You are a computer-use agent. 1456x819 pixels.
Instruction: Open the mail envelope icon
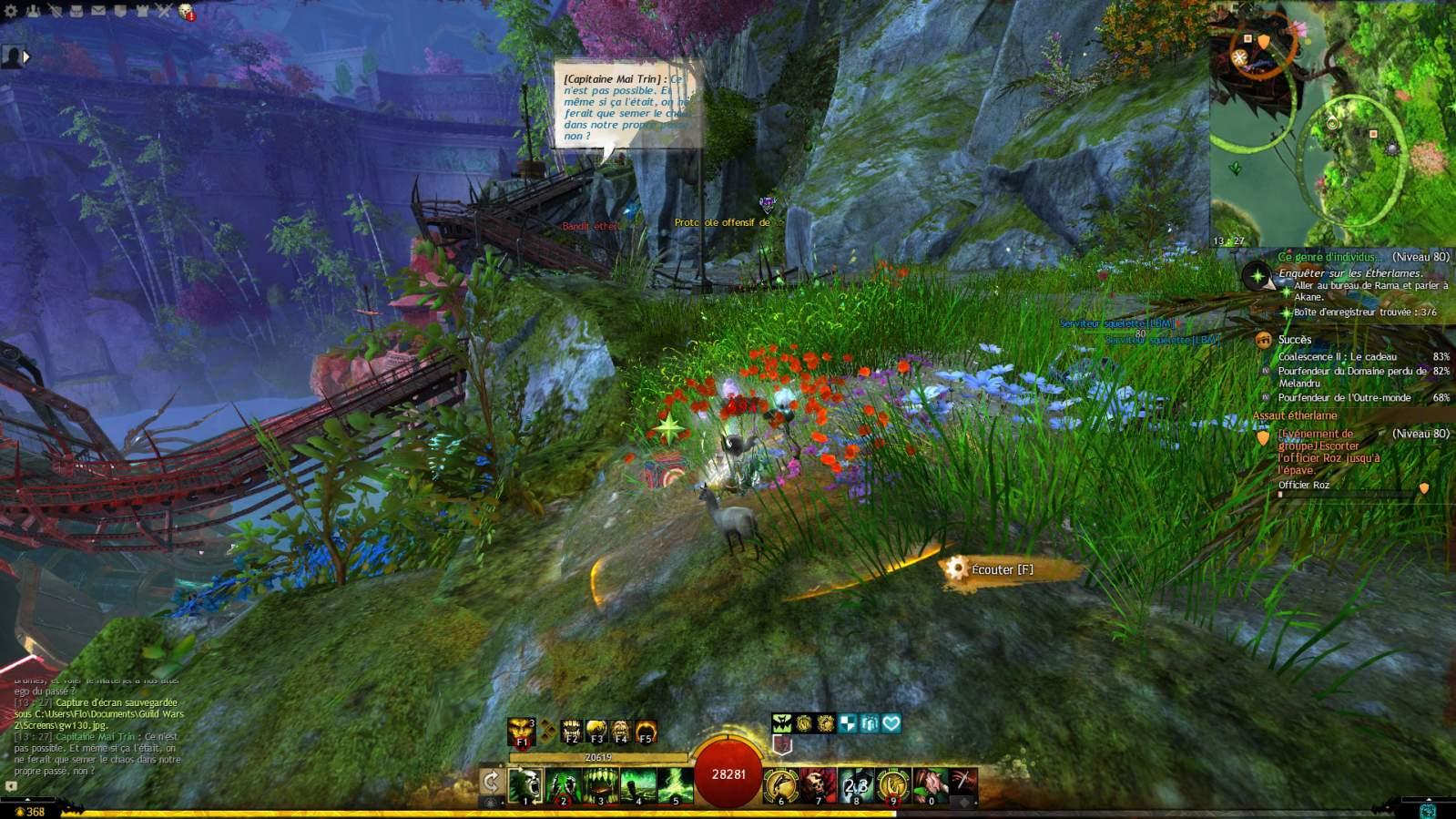tap(97, 11)
